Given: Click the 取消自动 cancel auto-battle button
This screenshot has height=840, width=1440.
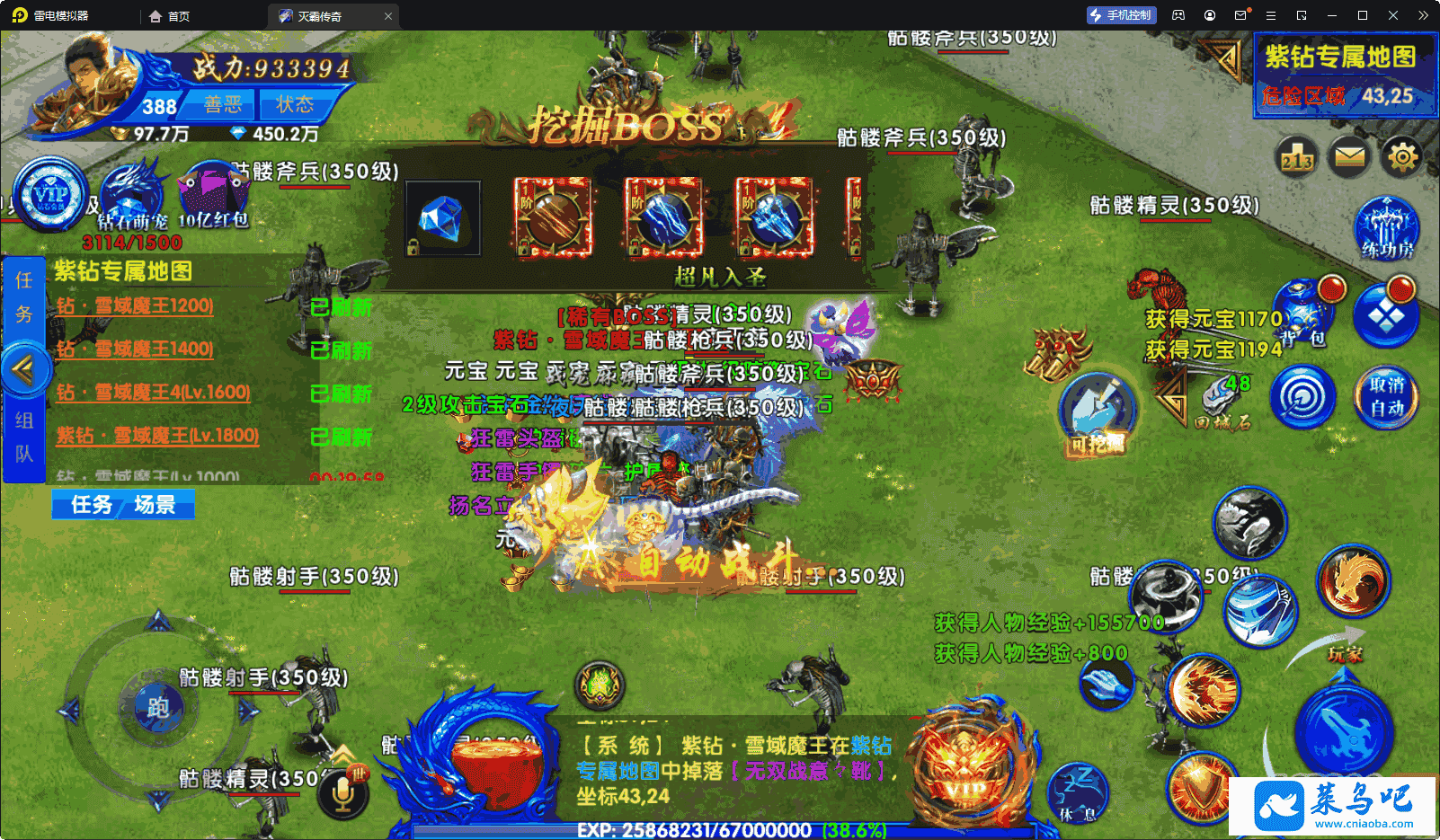Looking at the screenshot, I should [1386, 396].
